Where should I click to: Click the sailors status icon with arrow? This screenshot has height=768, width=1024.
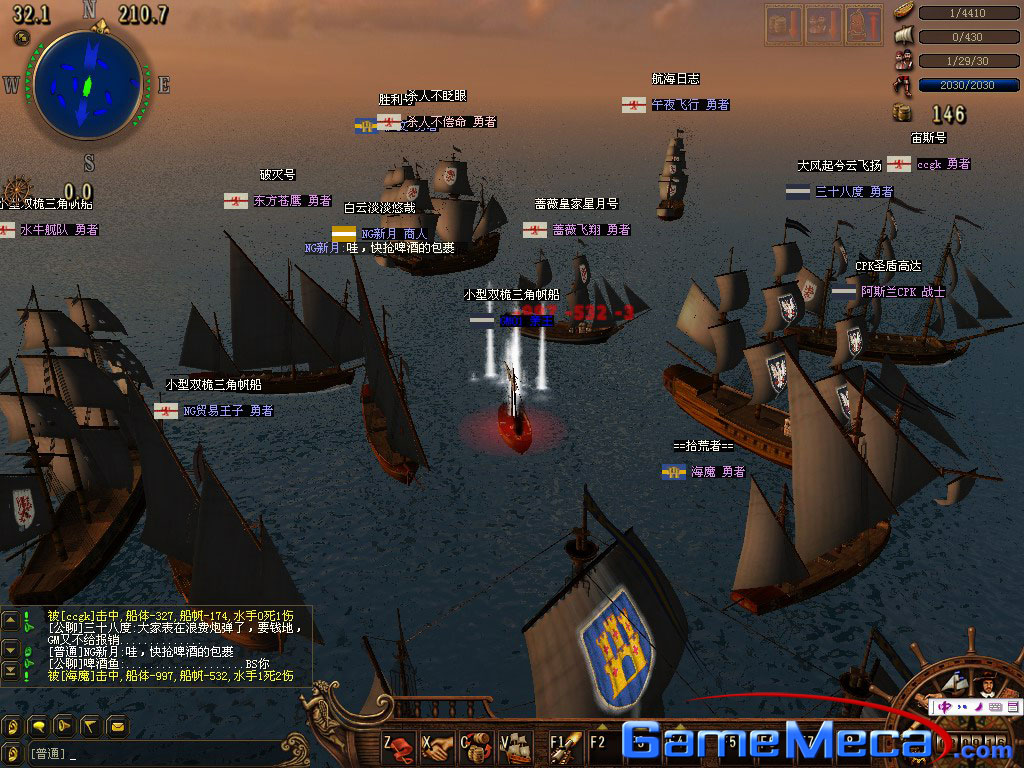pos(823,24)
